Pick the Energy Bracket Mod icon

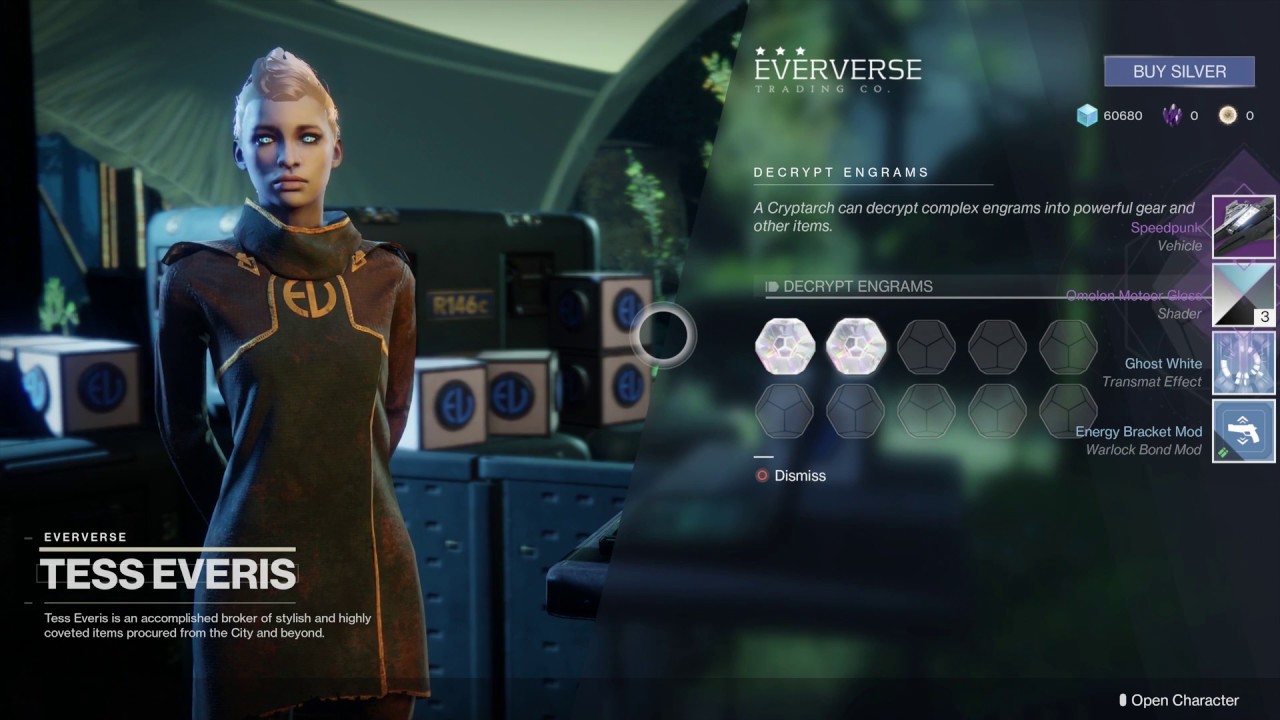click(1243, 431)
